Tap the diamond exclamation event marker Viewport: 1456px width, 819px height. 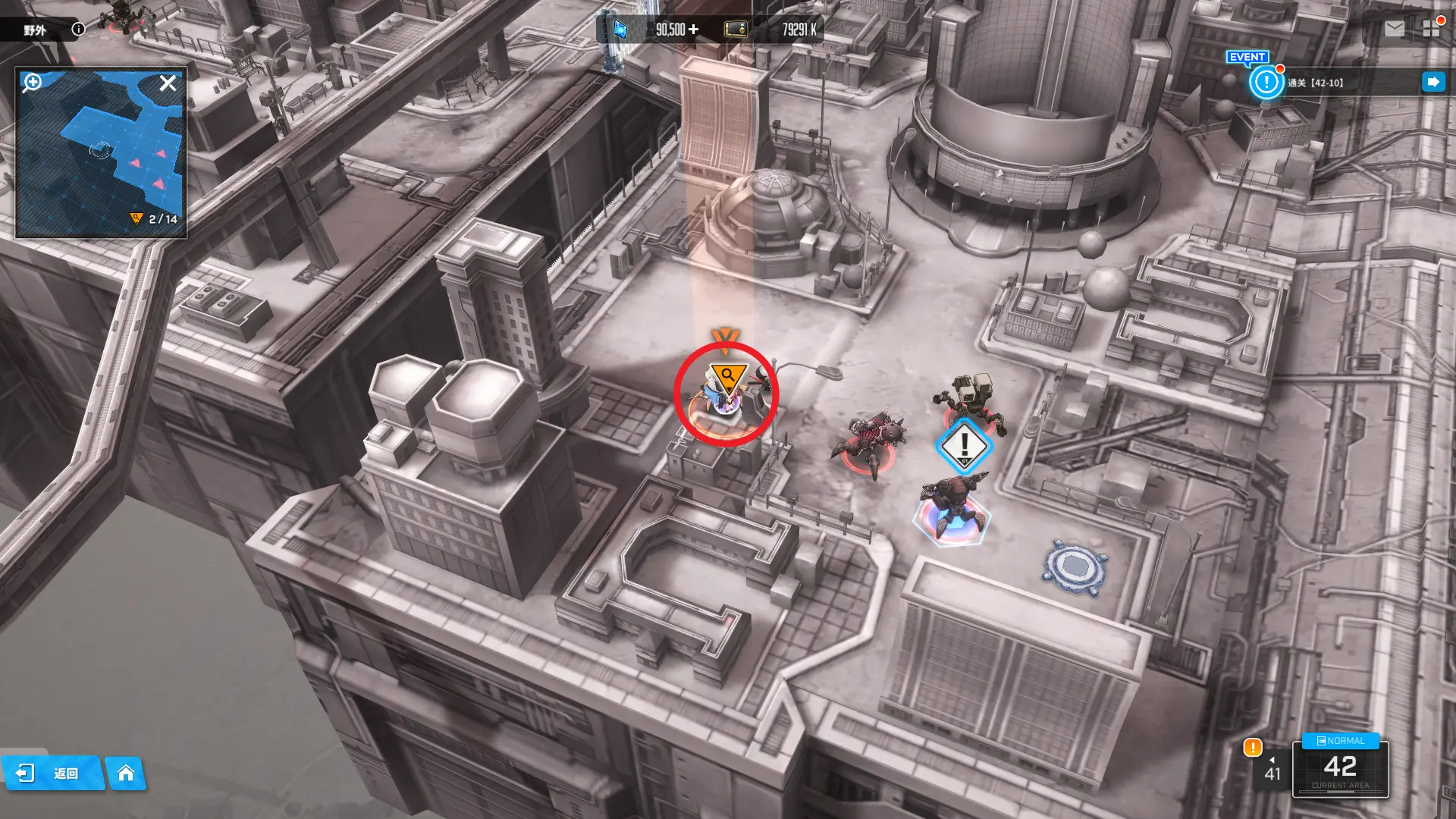coord(964,445)
